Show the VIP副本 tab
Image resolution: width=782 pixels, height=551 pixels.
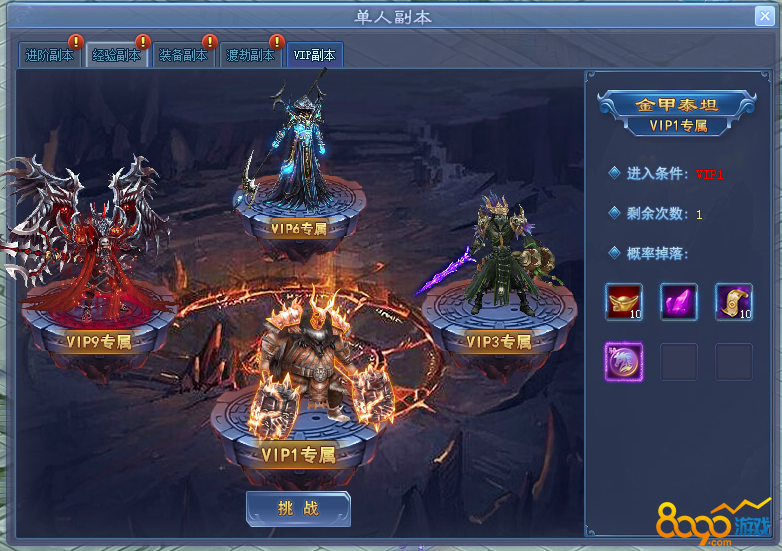click(315, 56)
